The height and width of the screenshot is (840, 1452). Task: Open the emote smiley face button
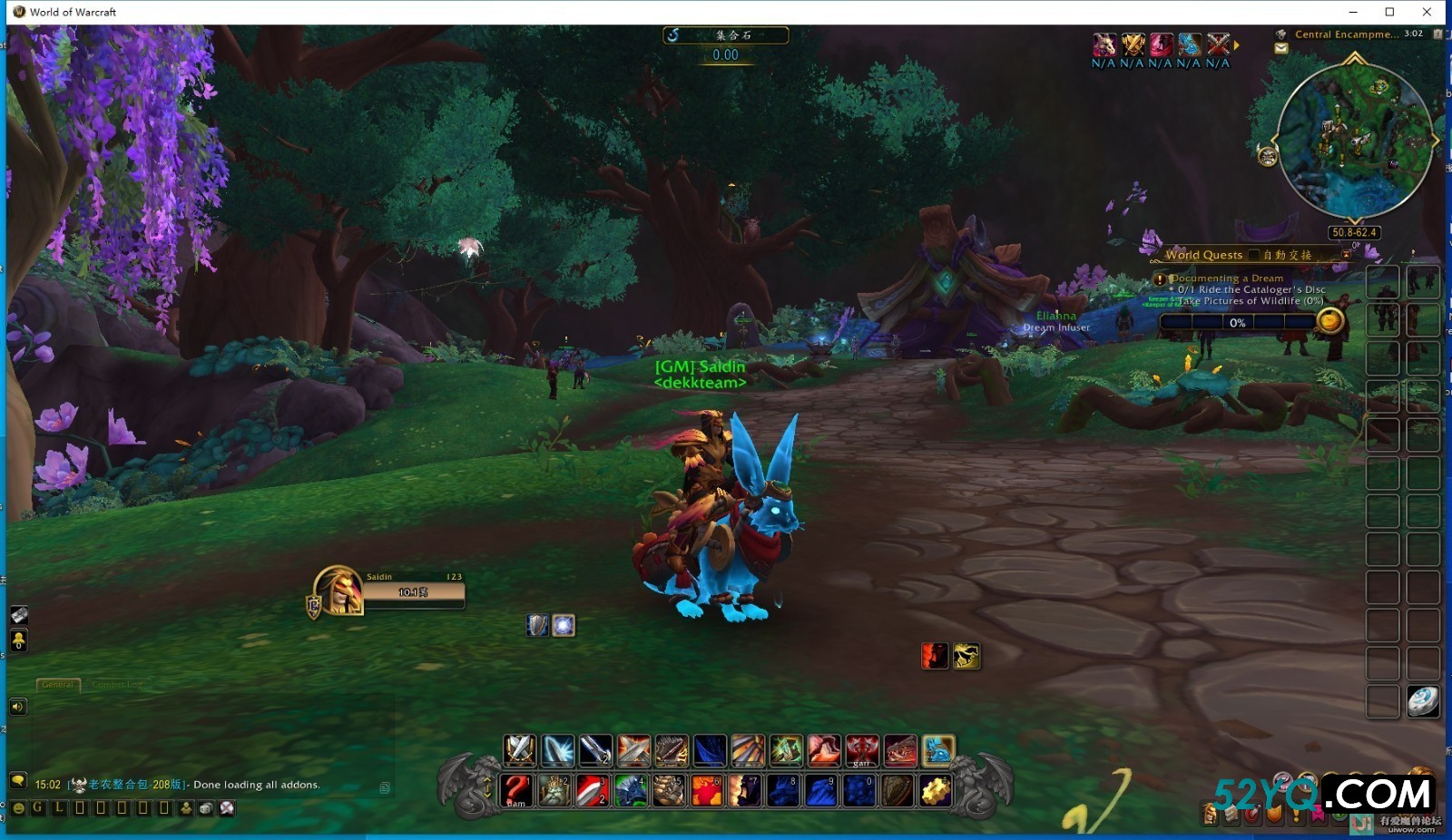(x=18, y=807)
